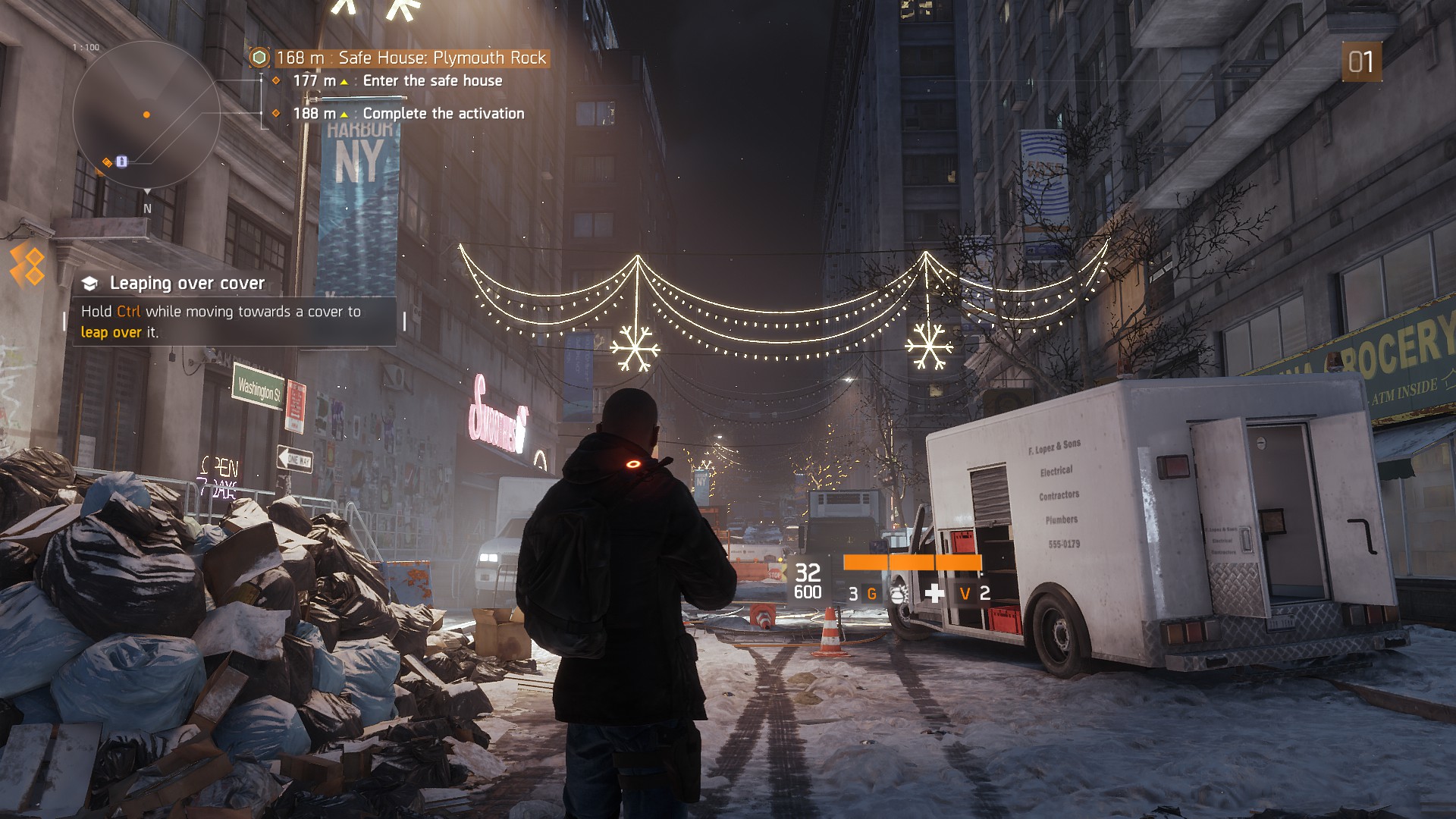Click the level 01 badge

tap(1360, 61)
